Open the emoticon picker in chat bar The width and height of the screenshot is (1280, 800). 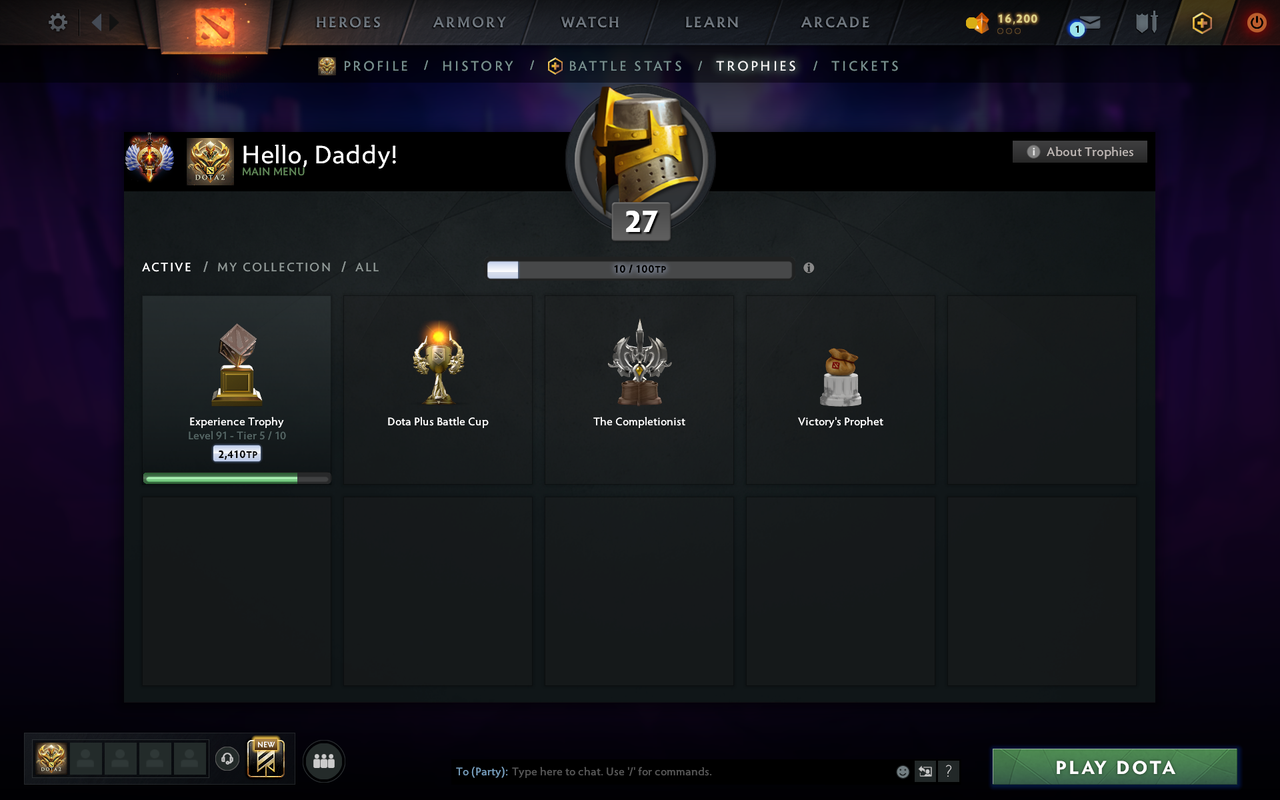(901, 771)
